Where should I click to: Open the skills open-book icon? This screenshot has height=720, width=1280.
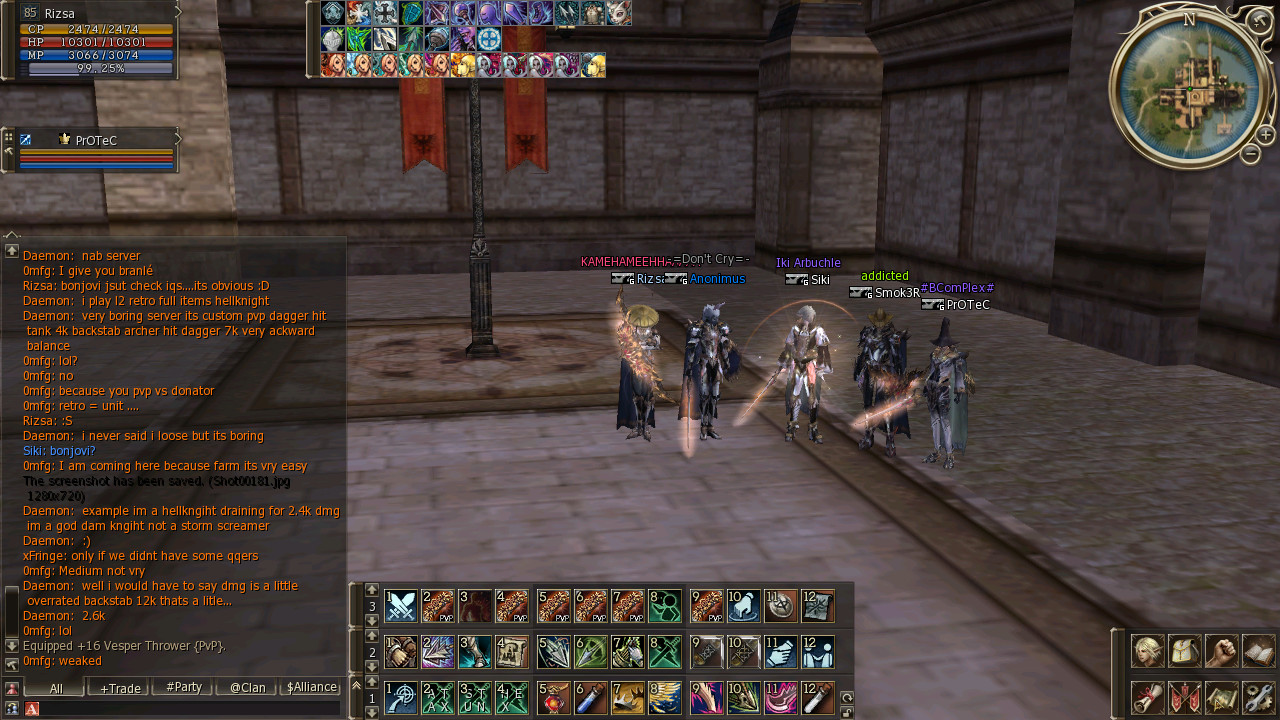pyautogui.click(x=1259, y=650)
